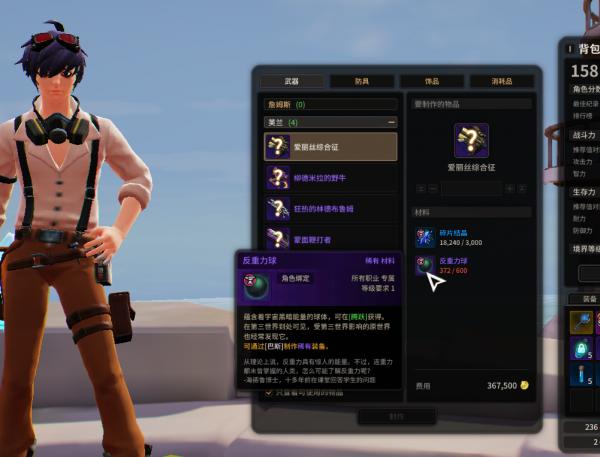This screenshot has height=457, width=600.
Task: Open the 装备 equipment tab in backpack
Action: (x=585, y=298)
